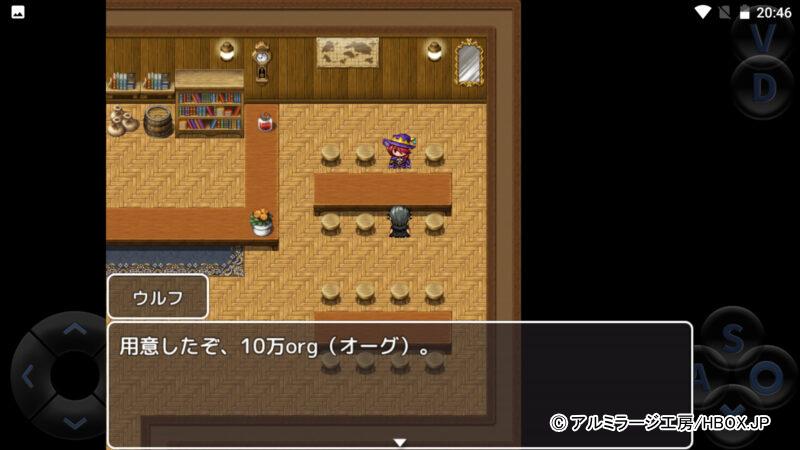Advance dialogue using the white continue arrow
This screenshot has width=800, height=450.
(399, 442)
